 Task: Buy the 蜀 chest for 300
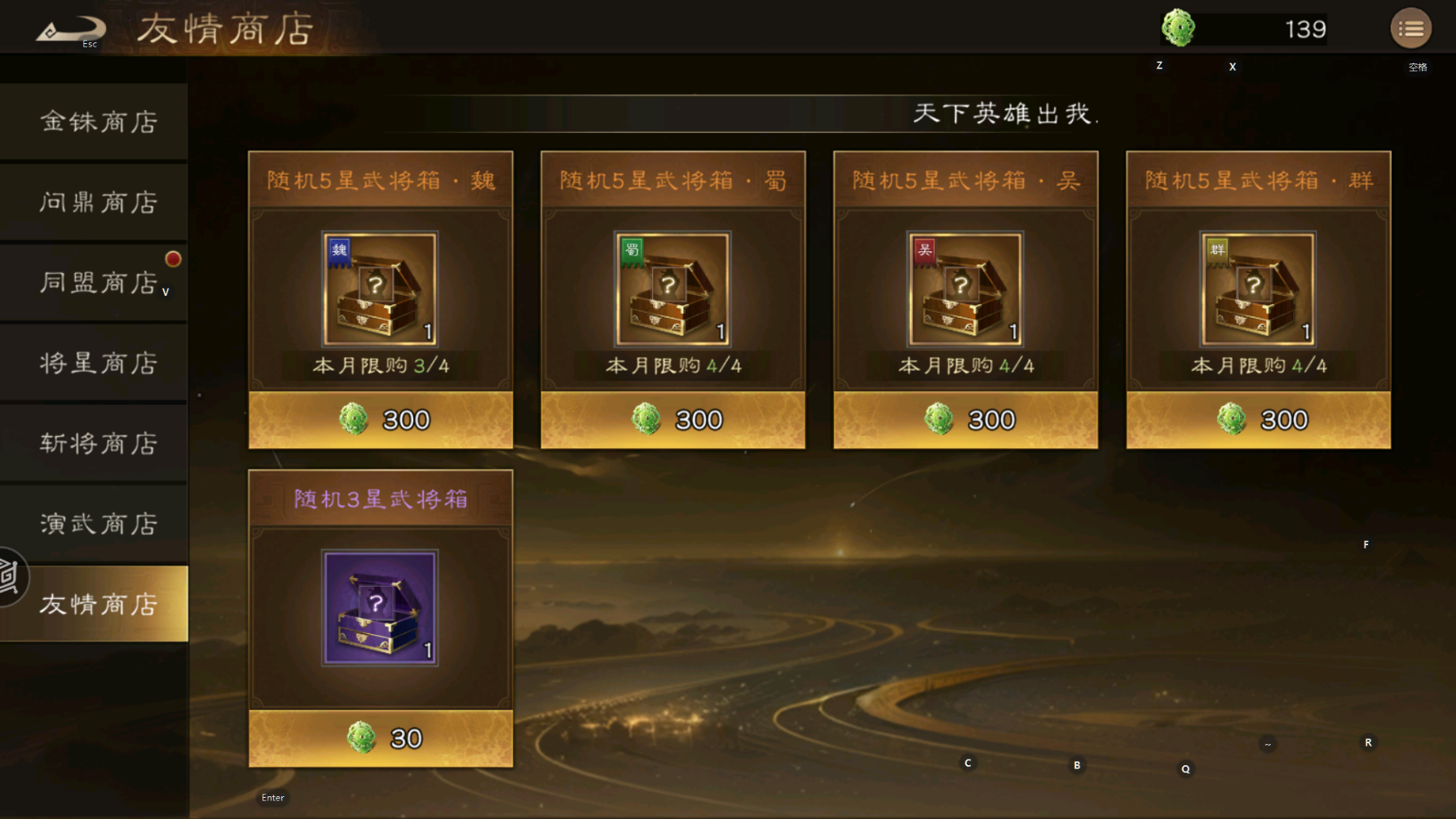(x=673, y=420)
